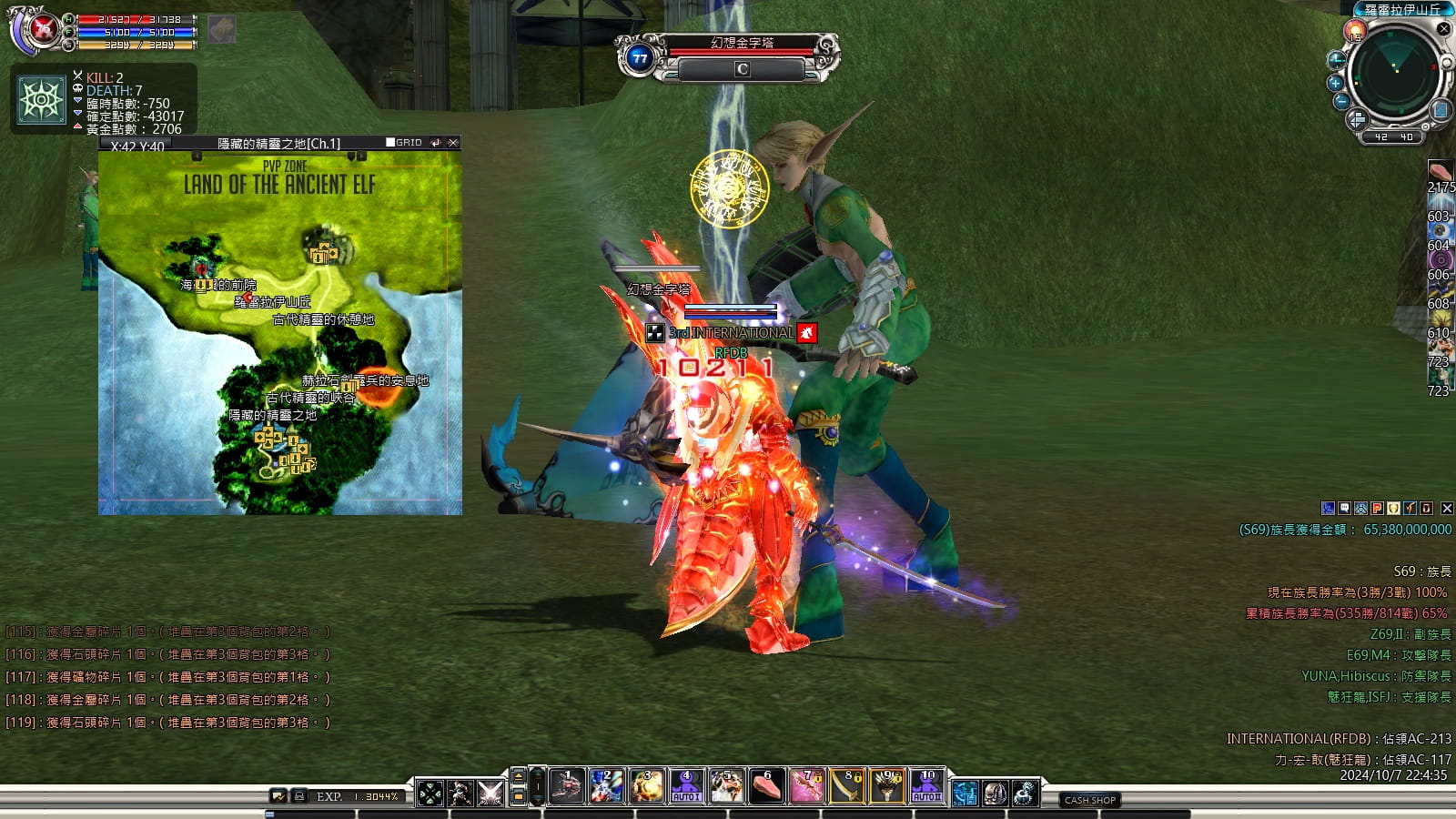Select the red P chat filter icon
Viewport: 1456px width, 819px height.
click(1377, 509)
